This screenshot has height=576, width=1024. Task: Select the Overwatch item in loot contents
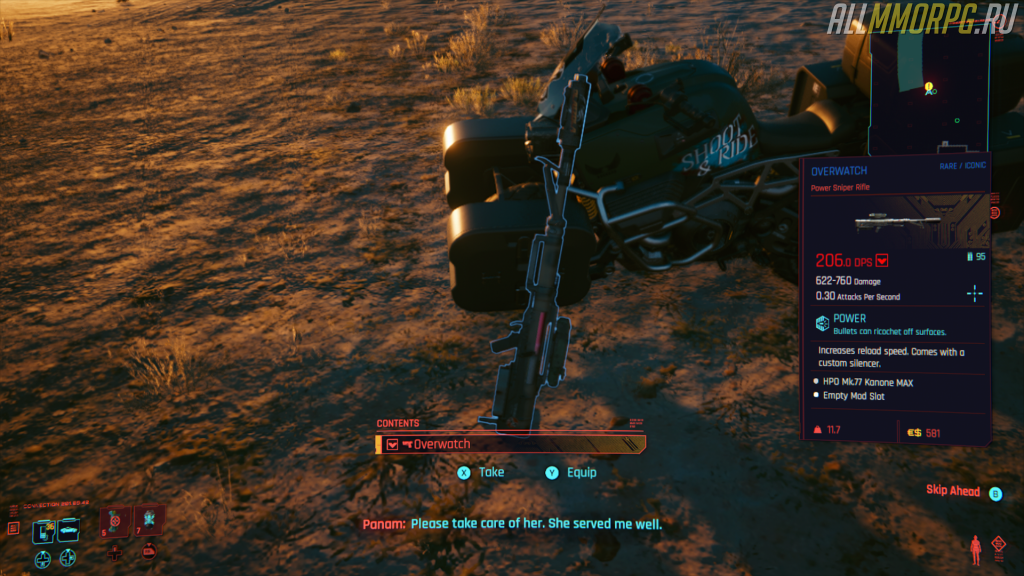click(510, 444)
